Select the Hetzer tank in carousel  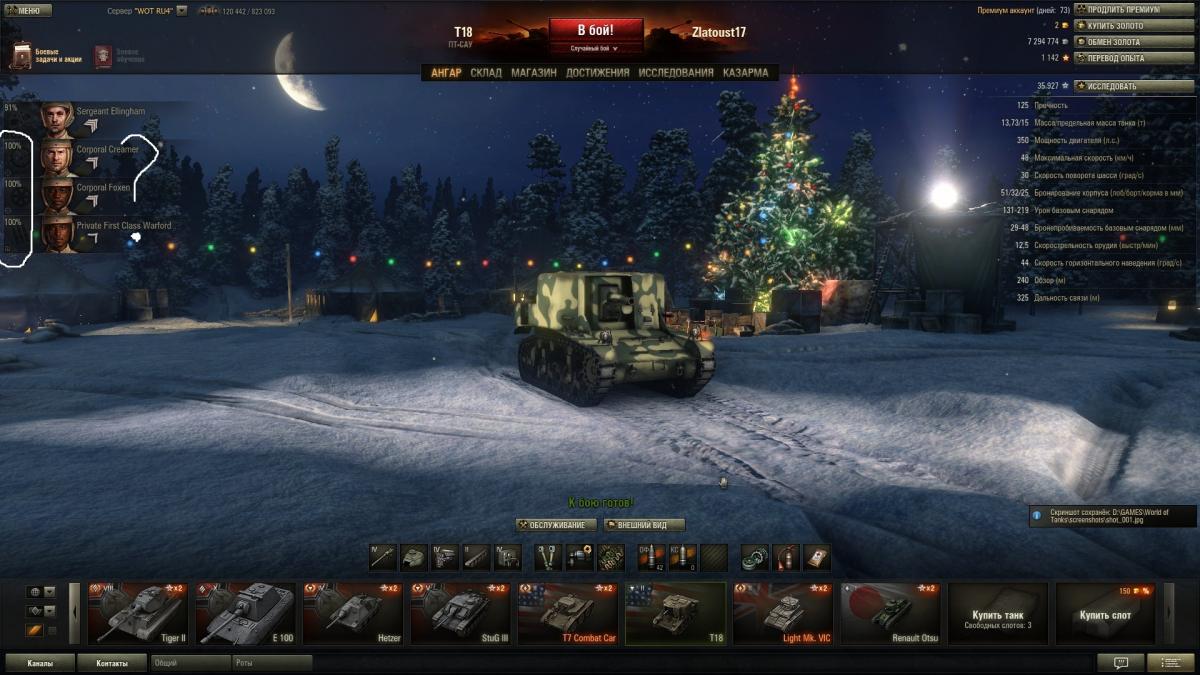pos(354,613)
